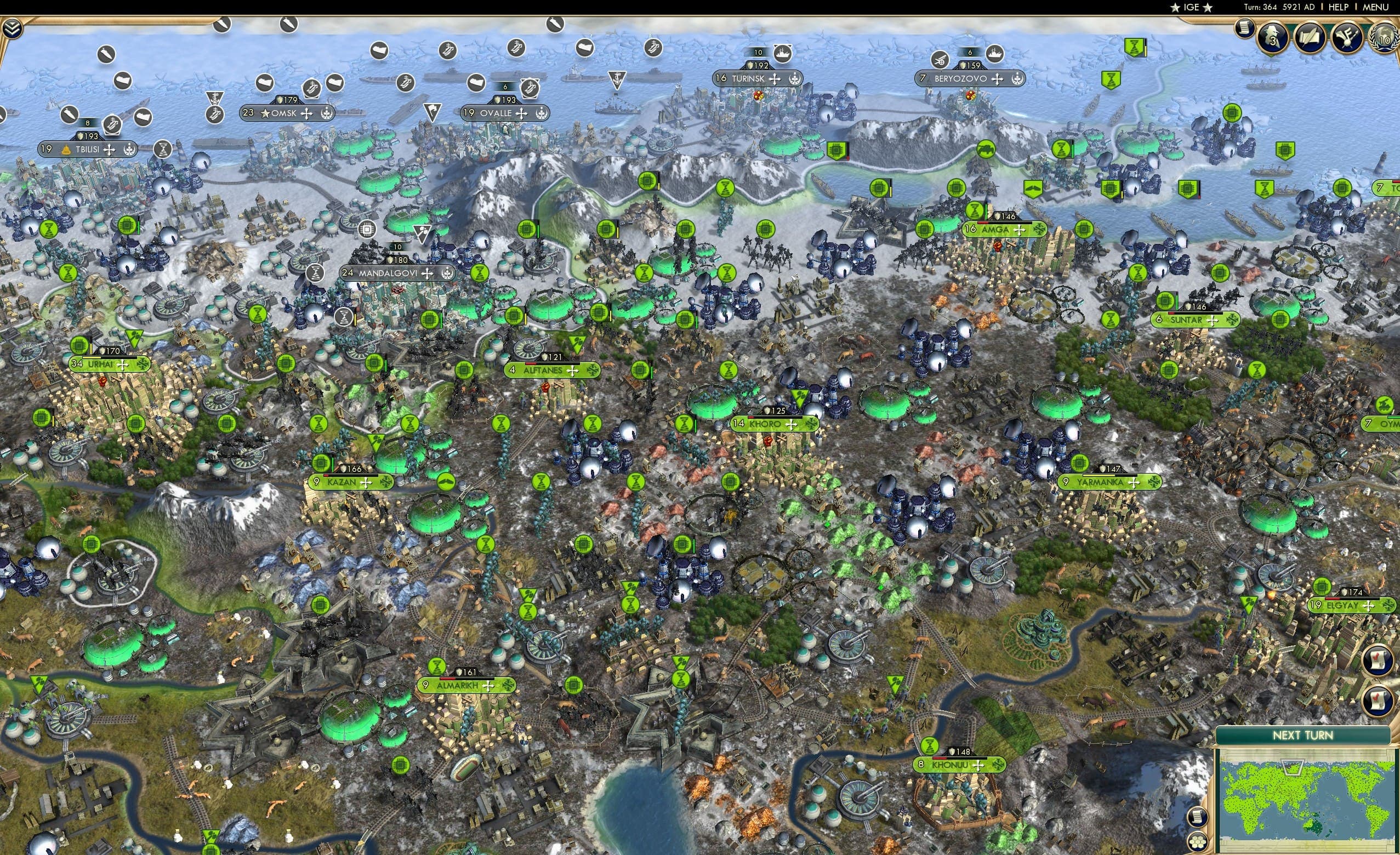Image resolution: width=1400 pixels, height=855 pixels.
Task: Click the Tbilisi city name label
Action: (x=88, y=150)
